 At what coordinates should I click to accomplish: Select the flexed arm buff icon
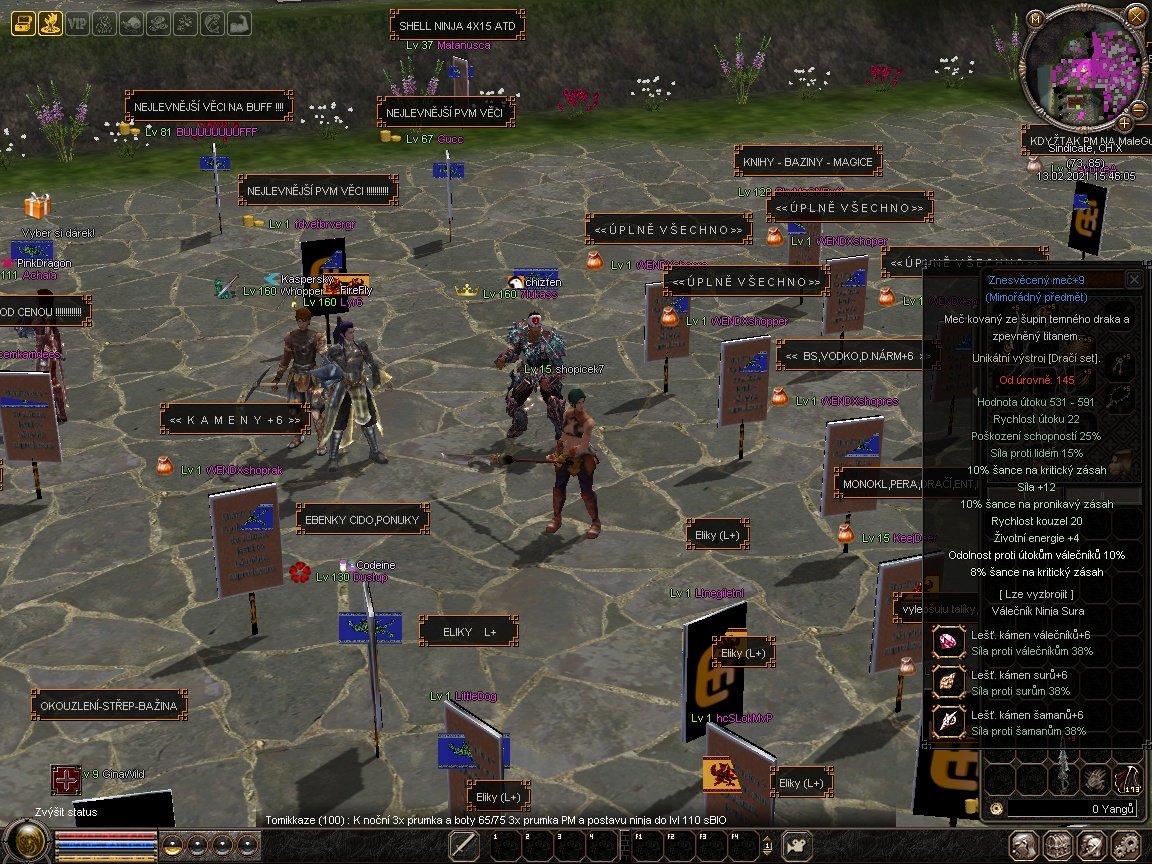tap(239, 24)
